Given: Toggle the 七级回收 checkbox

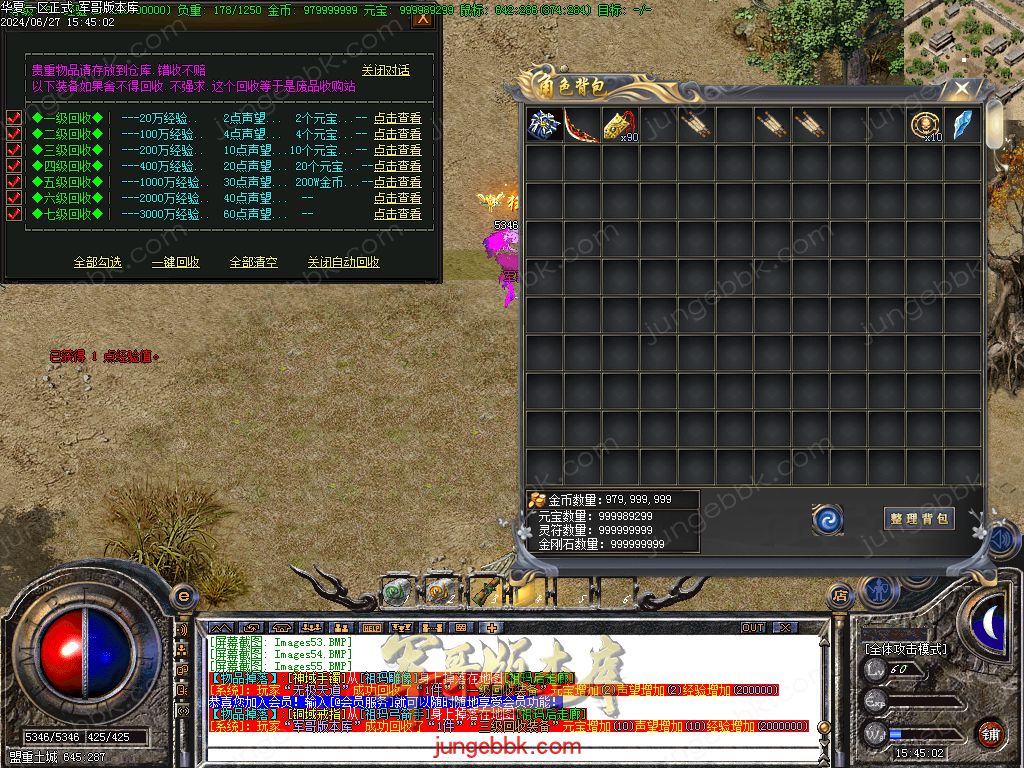Looking at the screenshot, I should (14, 214).
